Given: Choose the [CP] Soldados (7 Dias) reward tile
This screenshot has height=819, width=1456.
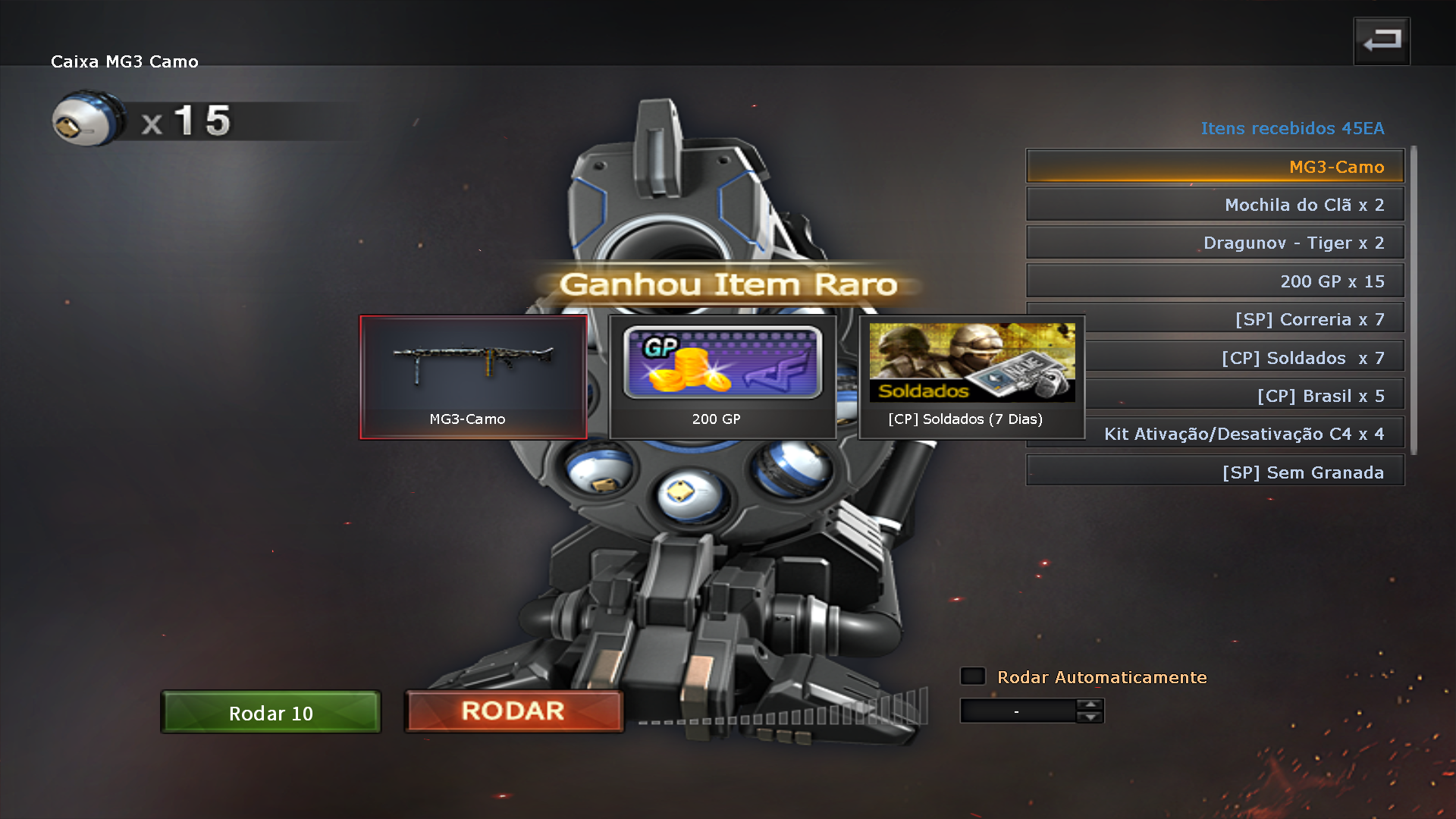Looking at the screenshot, I should [971, 377].
